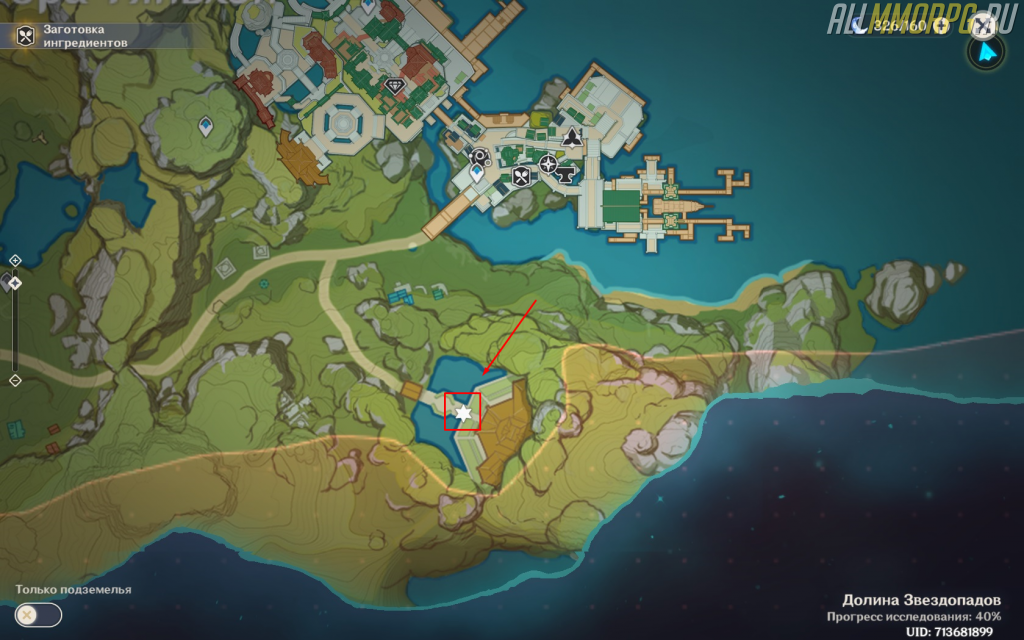The width and height of the screenshot is (1024, 640).
Task: Select the teleport waypoint in the harbor town
Action: click(477, 174)
